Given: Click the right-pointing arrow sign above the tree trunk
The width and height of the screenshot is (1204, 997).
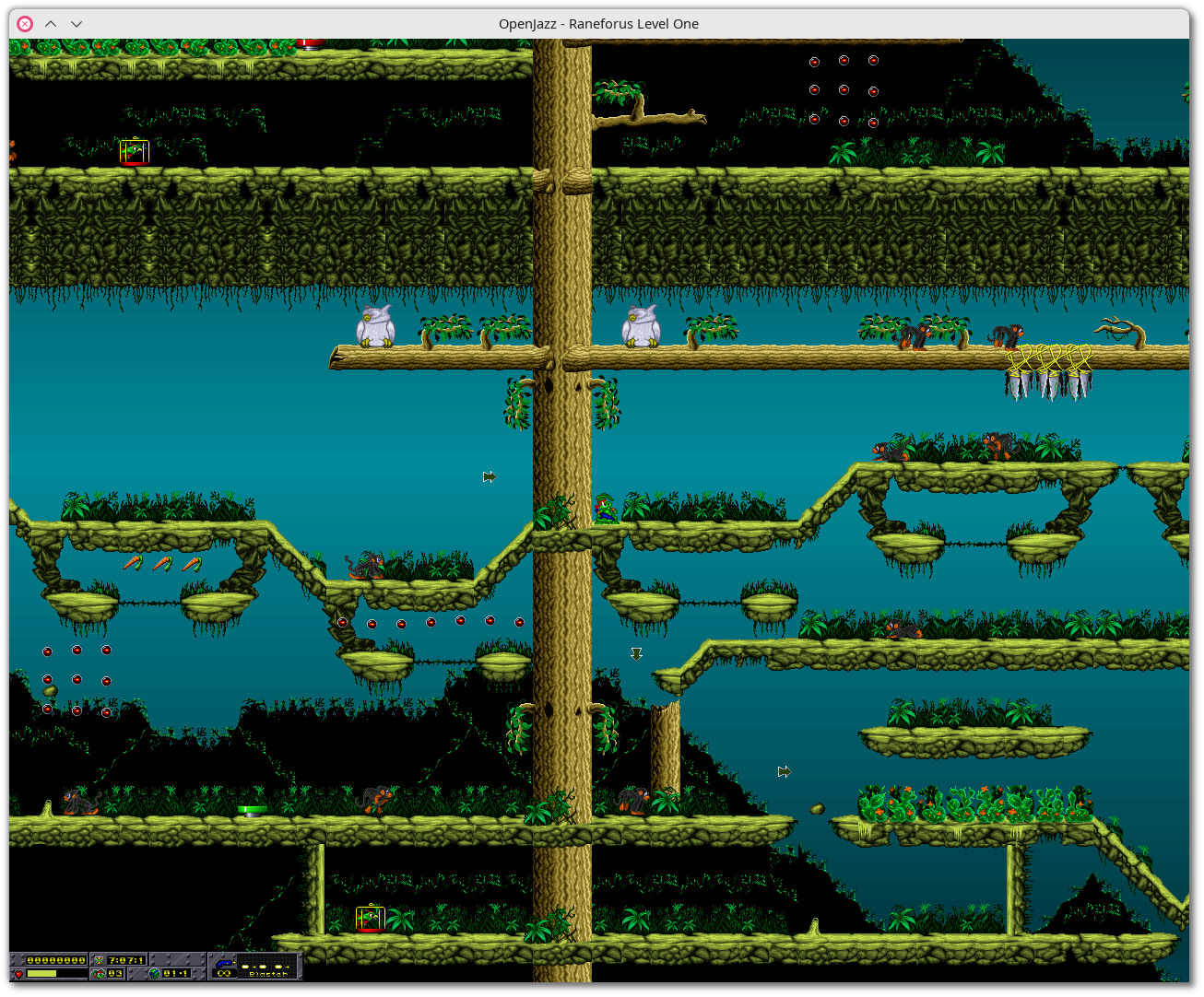Looking at the screenshot, I should (x=490, y=476).
